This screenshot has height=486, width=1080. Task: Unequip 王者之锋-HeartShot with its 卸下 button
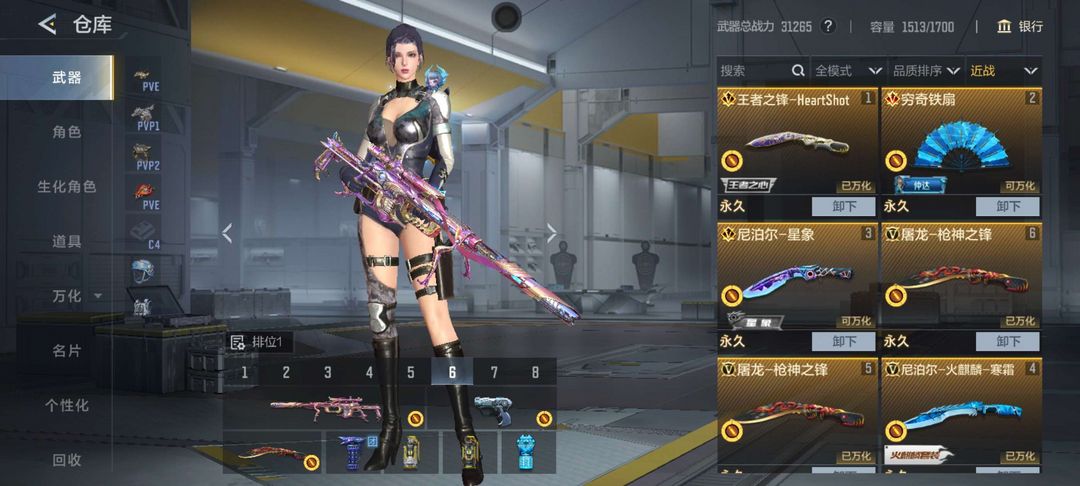(844, 206)
